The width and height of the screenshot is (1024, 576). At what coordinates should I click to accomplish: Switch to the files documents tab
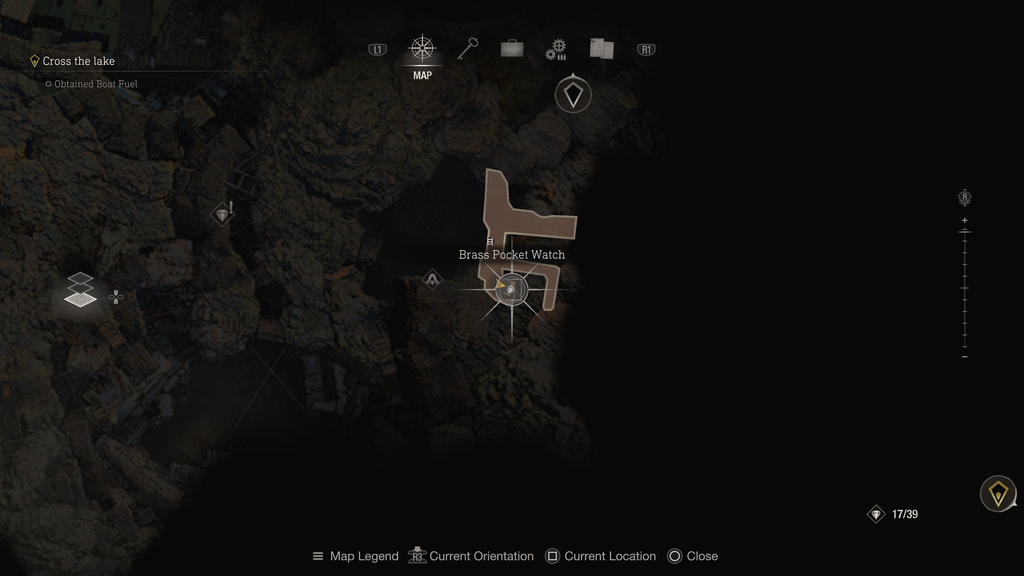pyautogui.click(x=601, y=49)
